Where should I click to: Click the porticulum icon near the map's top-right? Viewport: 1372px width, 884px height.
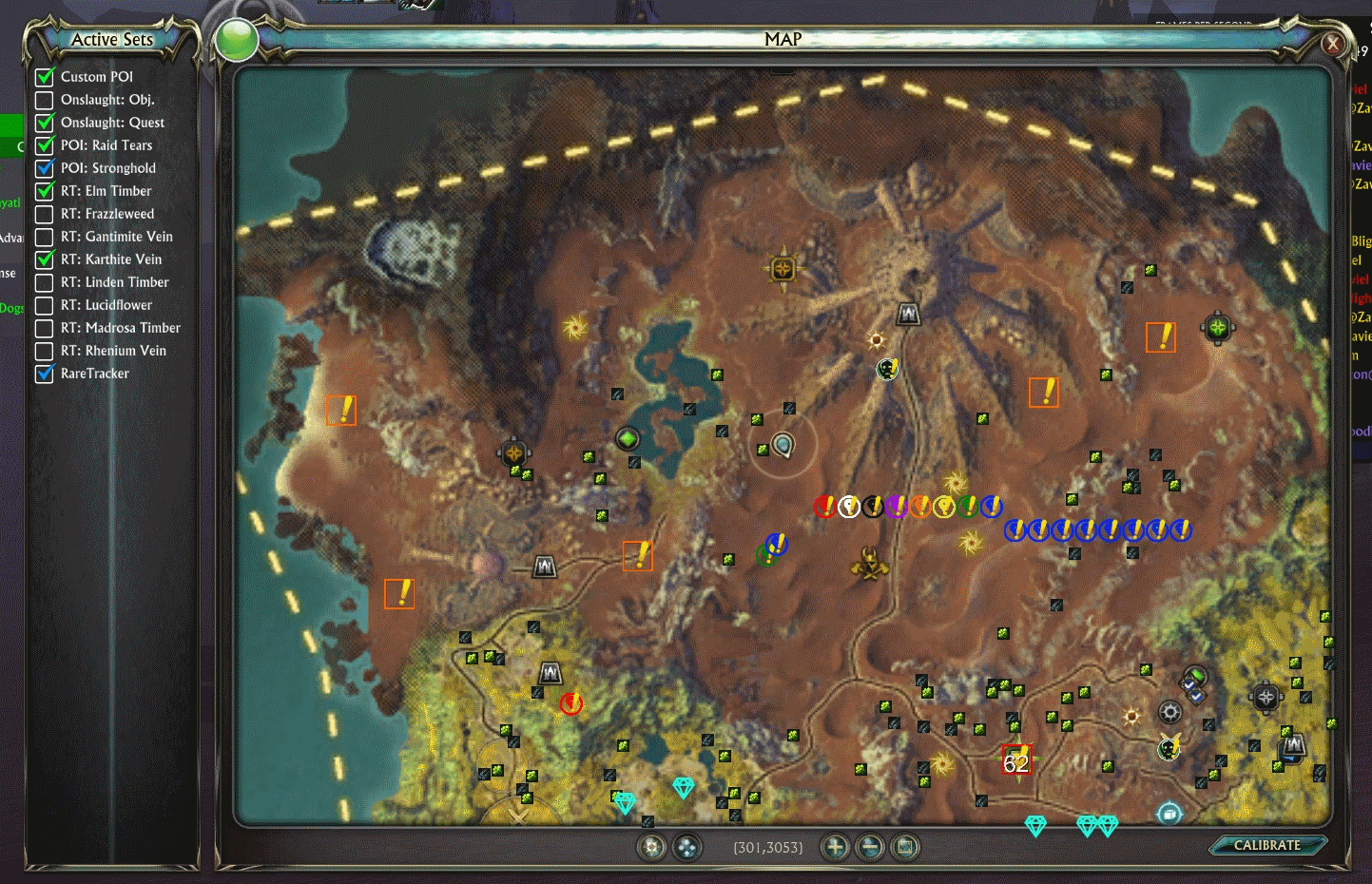click(x=1218, y=327)
